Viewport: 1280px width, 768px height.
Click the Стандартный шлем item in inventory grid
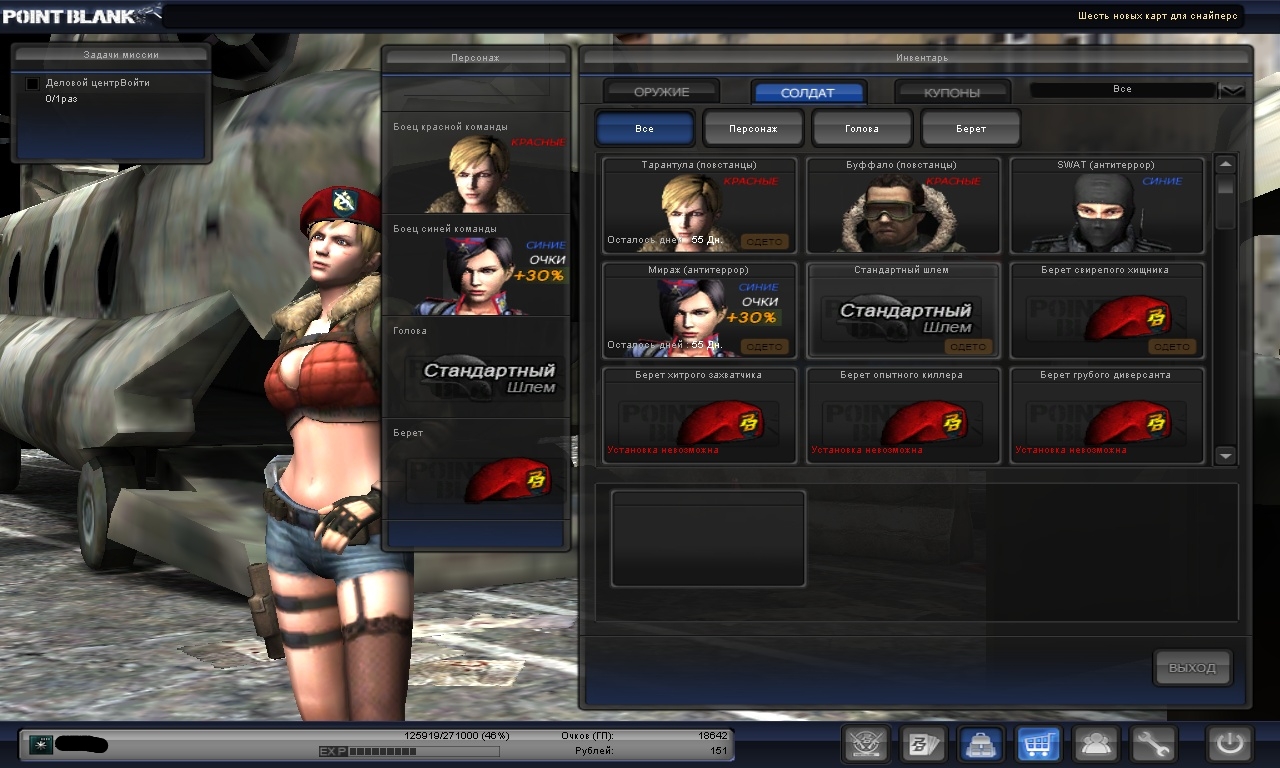(x=903, y=310)
